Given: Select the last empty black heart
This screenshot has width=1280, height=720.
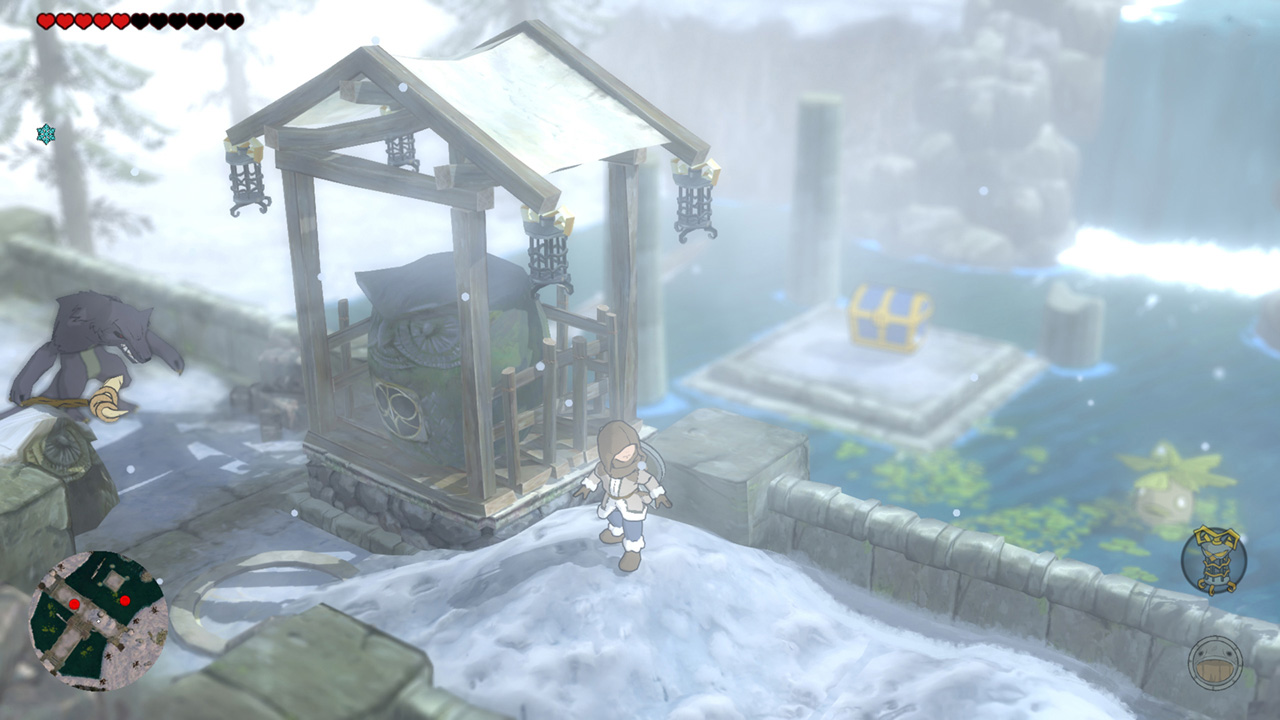Looking at the screenshot, I should [x=236, y=20].
